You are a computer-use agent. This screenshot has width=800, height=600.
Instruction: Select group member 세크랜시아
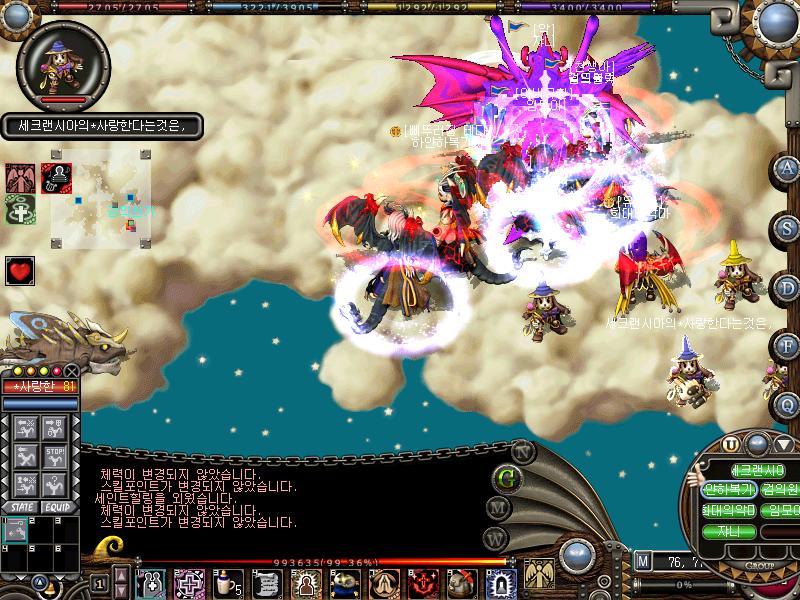[757, 470]
